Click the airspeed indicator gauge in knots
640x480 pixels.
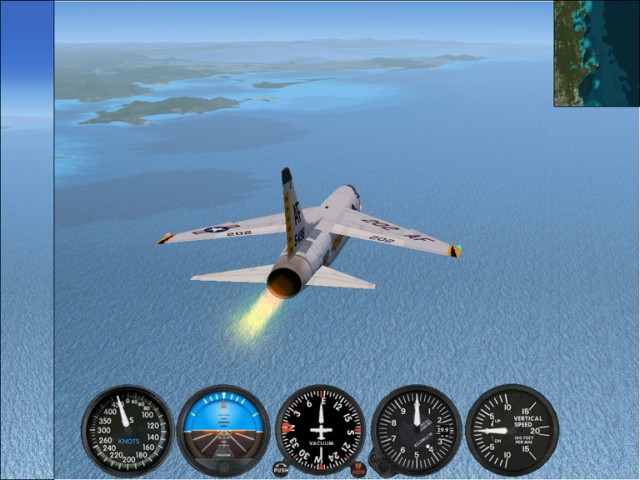(x=127, y=431)
